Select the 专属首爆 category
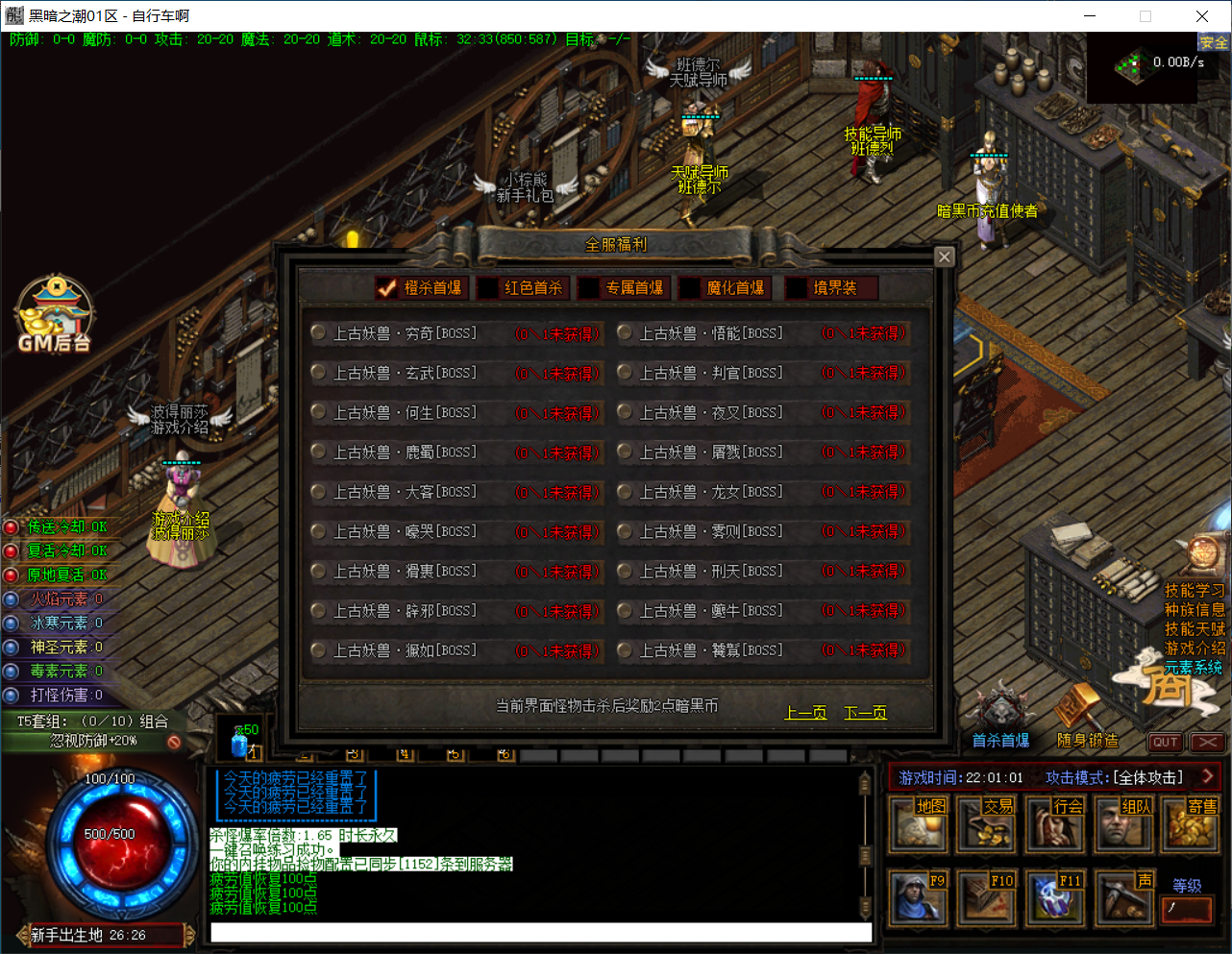 pyautogui.click(x=624, y=288)
